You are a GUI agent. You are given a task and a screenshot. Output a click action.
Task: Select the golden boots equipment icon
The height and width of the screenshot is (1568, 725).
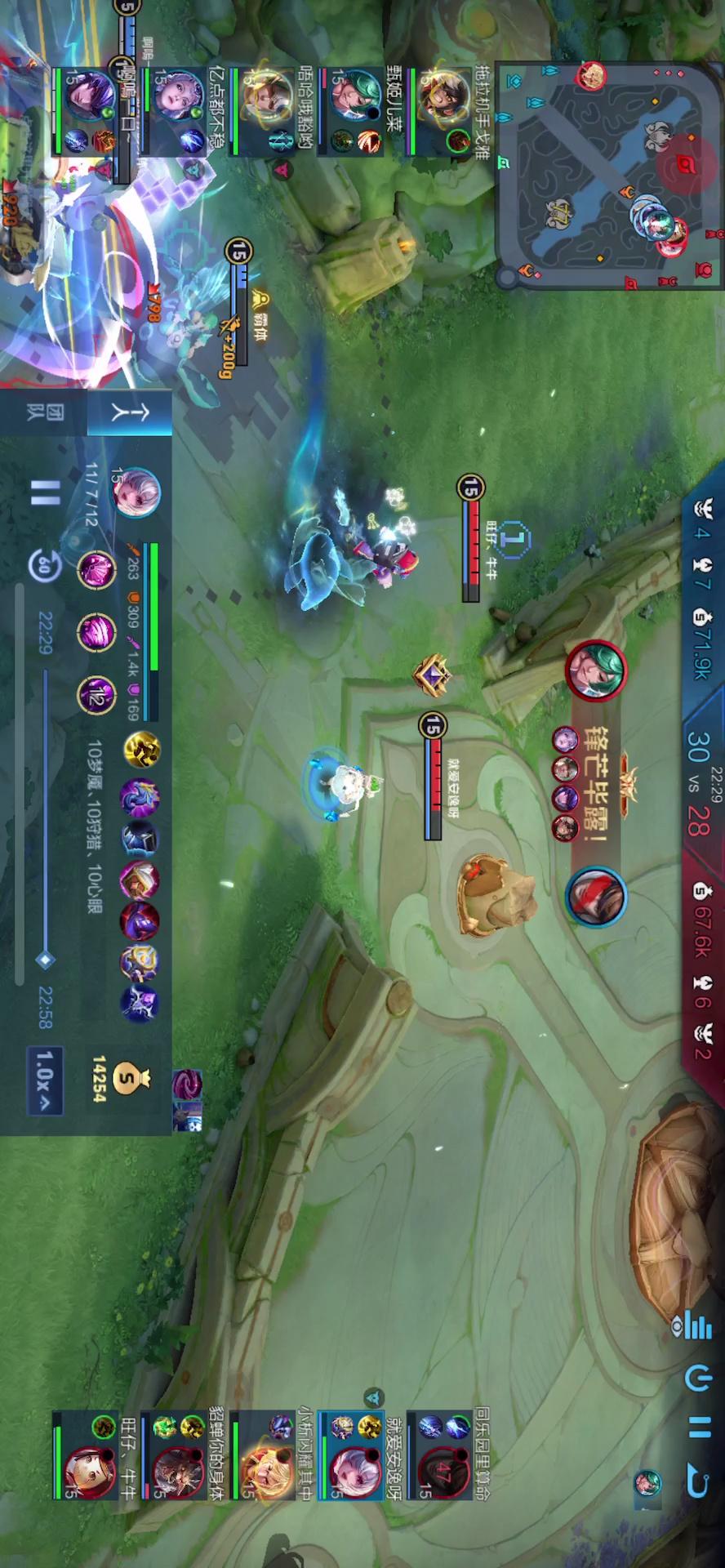point(142,751)
